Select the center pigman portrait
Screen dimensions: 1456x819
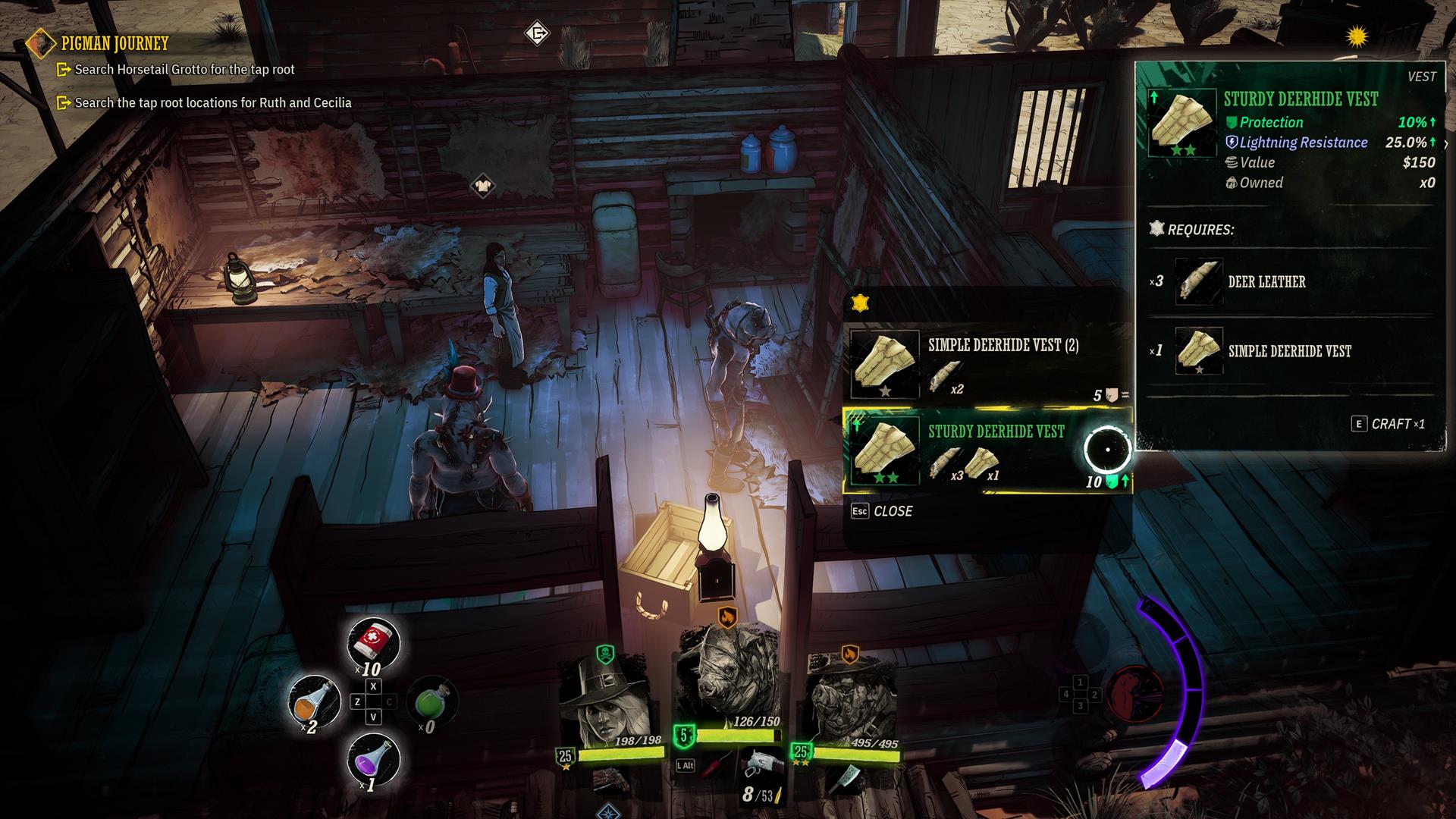(x=726, y=675)
